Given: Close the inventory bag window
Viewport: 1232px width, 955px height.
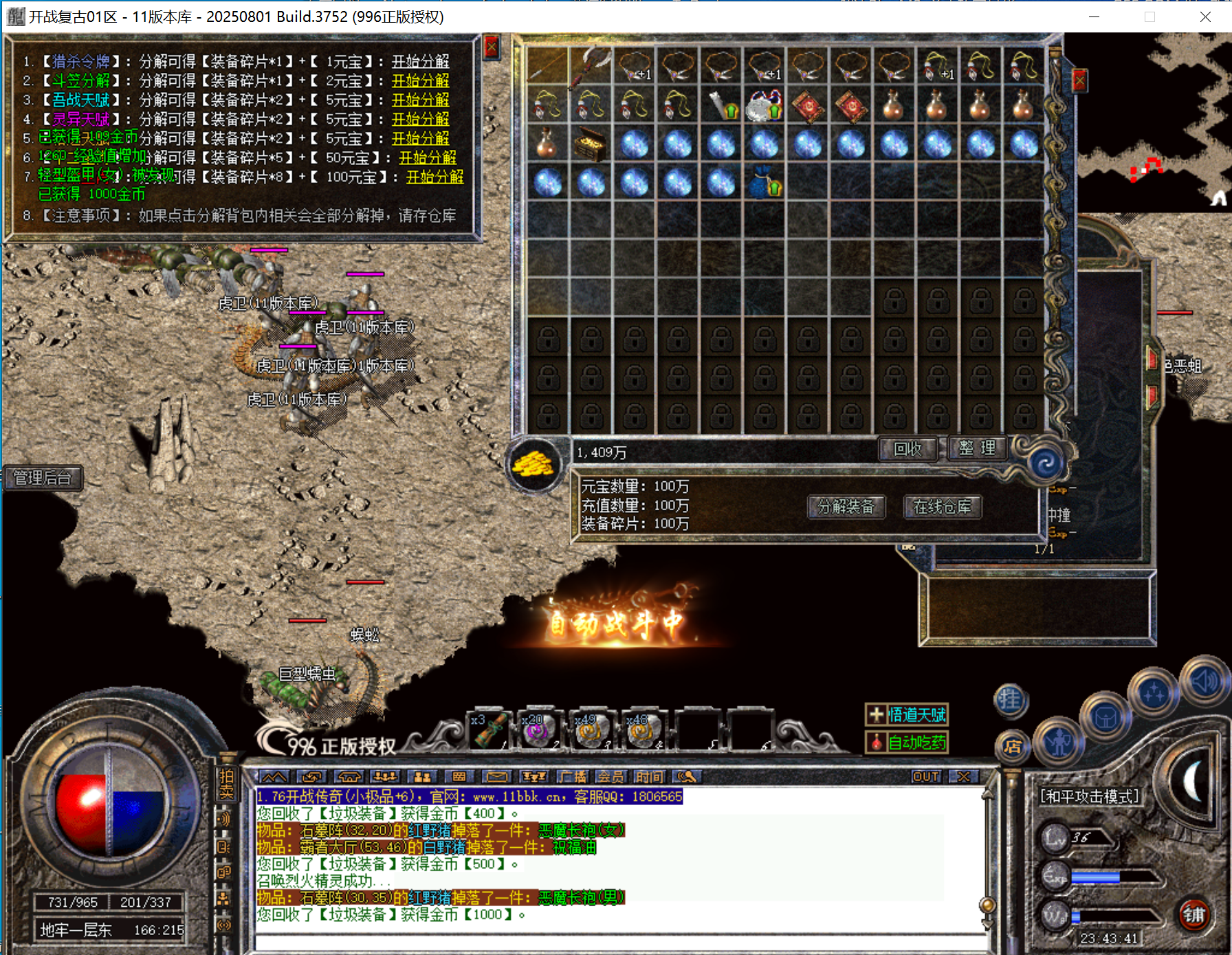Looking at the screenshot, I should [1079, 81].
